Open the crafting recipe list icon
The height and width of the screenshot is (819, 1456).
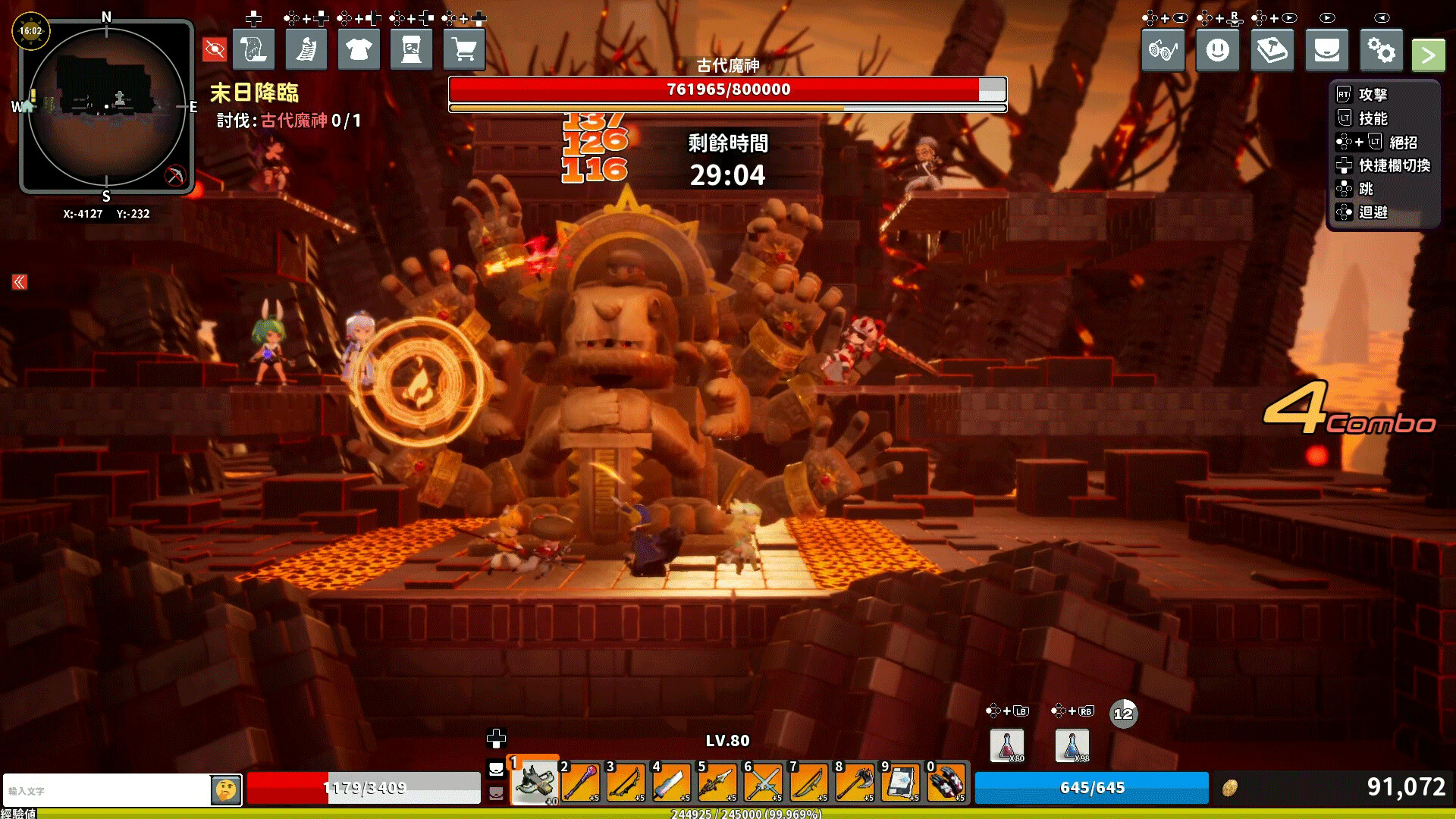(x=306, y=49)
